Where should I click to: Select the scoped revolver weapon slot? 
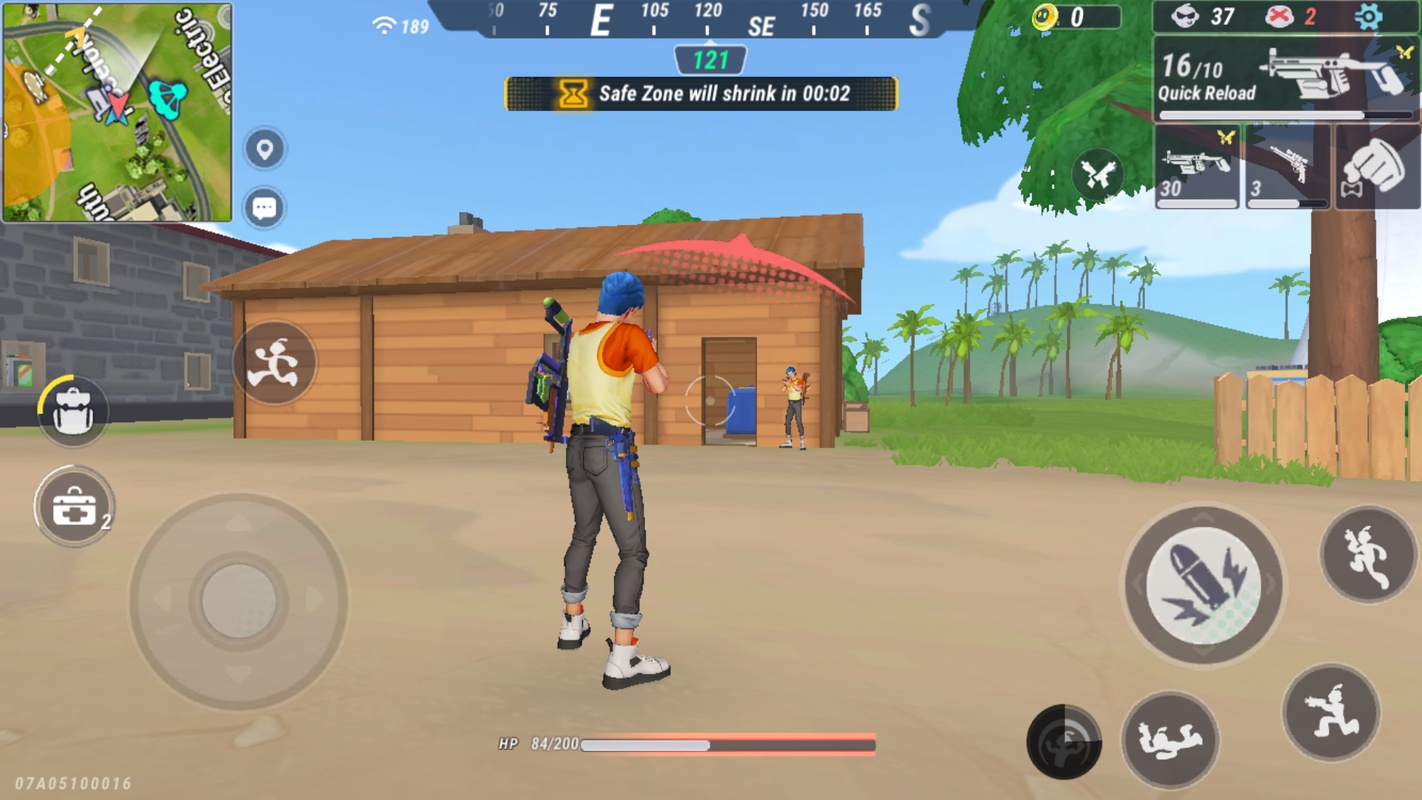(x=1286, y=166)
